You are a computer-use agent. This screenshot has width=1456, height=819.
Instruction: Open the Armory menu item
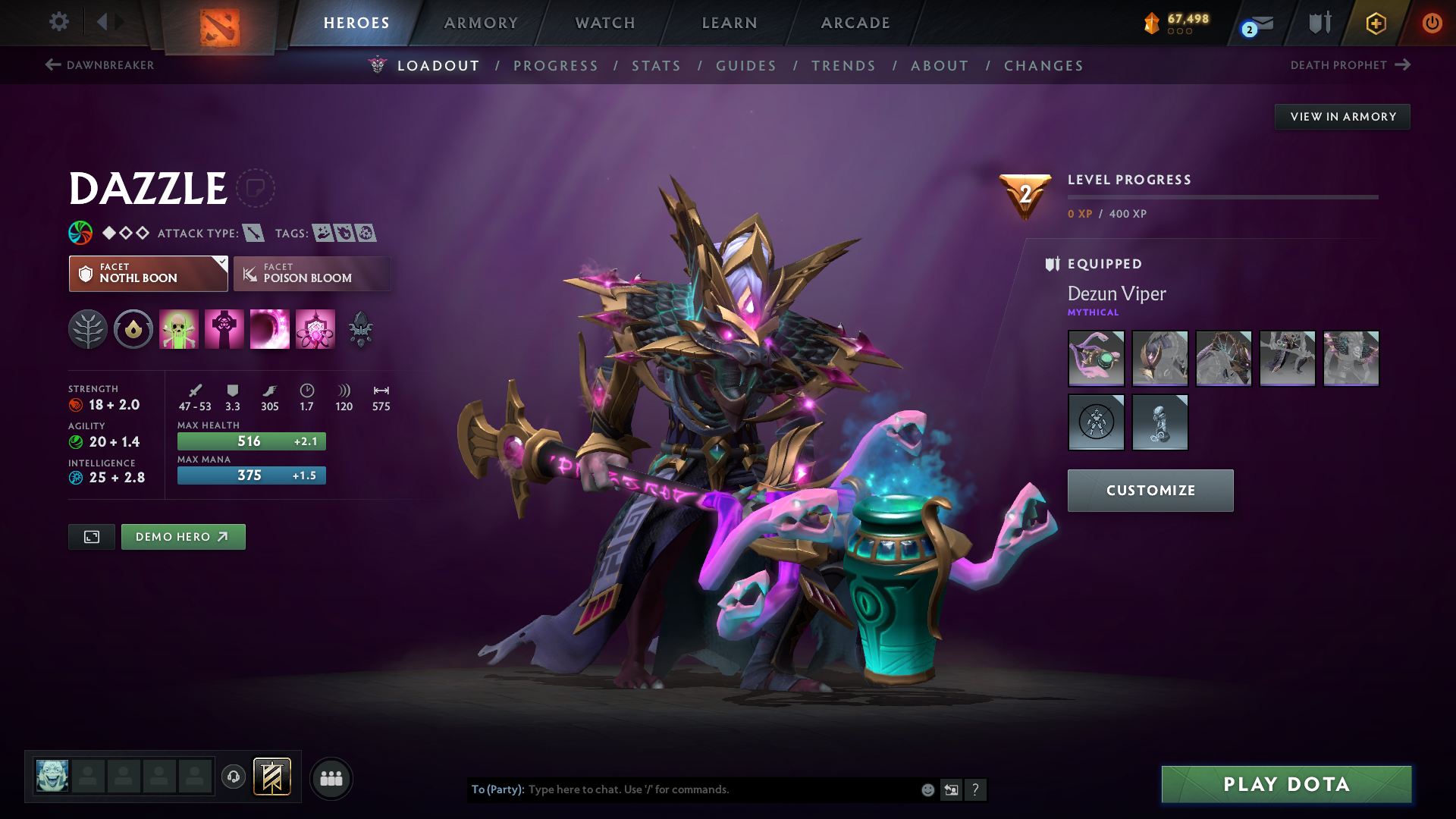pyautogui.click(x=481, y=23)
